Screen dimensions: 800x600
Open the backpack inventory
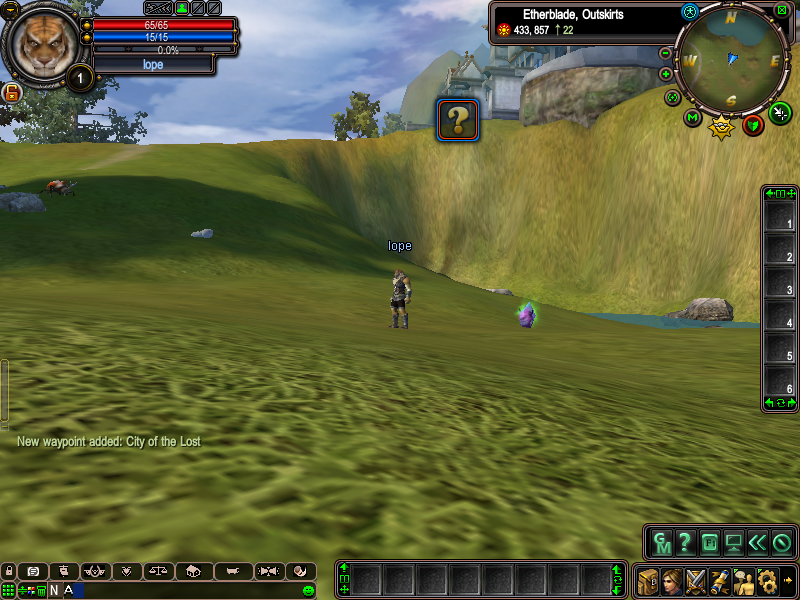648,580
